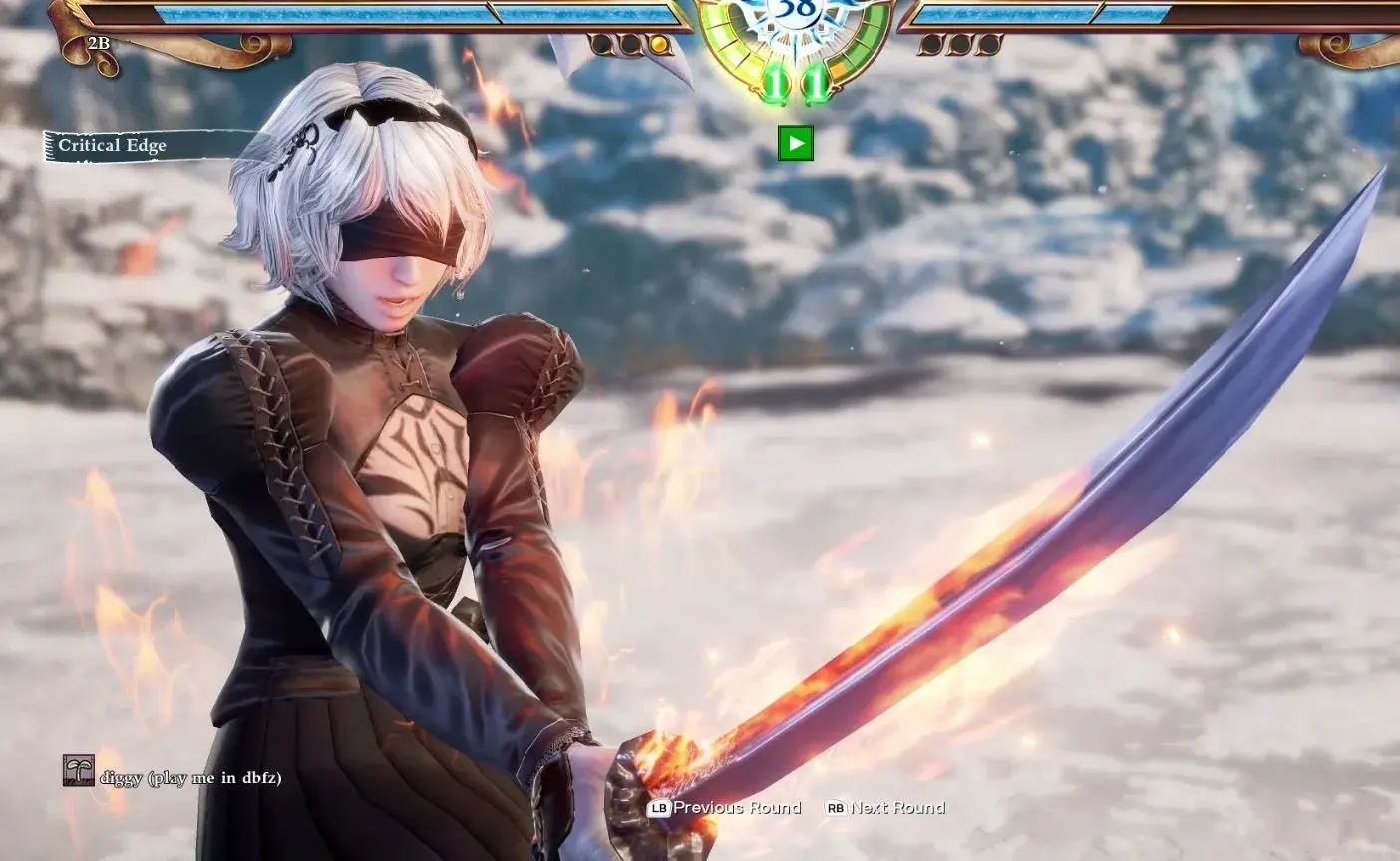Skip to the Next Round
Viewport: 1400px width, 861px height.
point(885,808)
